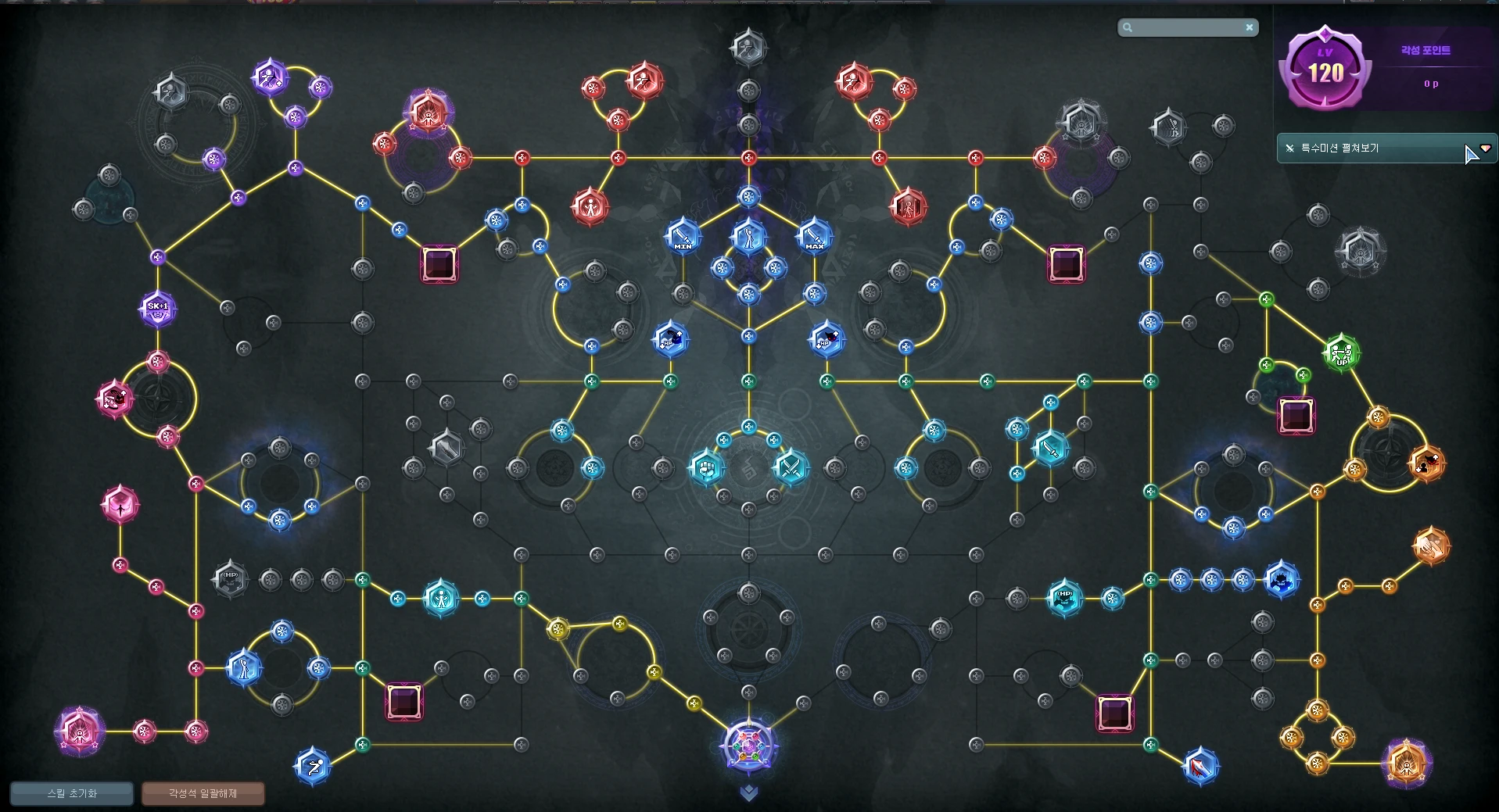Select the red slash skill node
Image resolution: width=1499 pixels, height=812 pixels.
[1200, 767]
